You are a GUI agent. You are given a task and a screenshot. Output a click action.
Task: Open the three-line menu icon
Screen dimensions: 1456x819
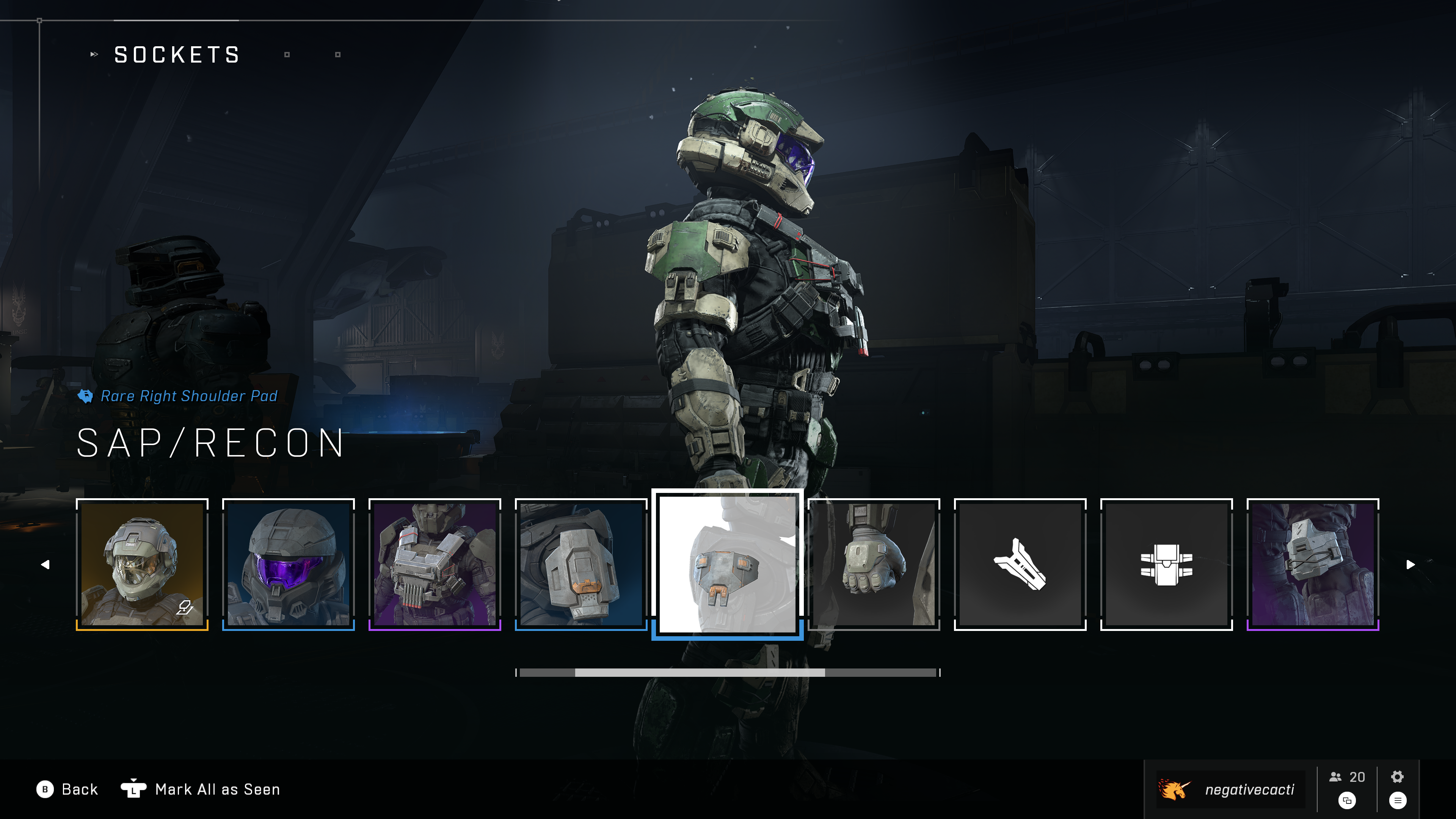coord(1398,800)
